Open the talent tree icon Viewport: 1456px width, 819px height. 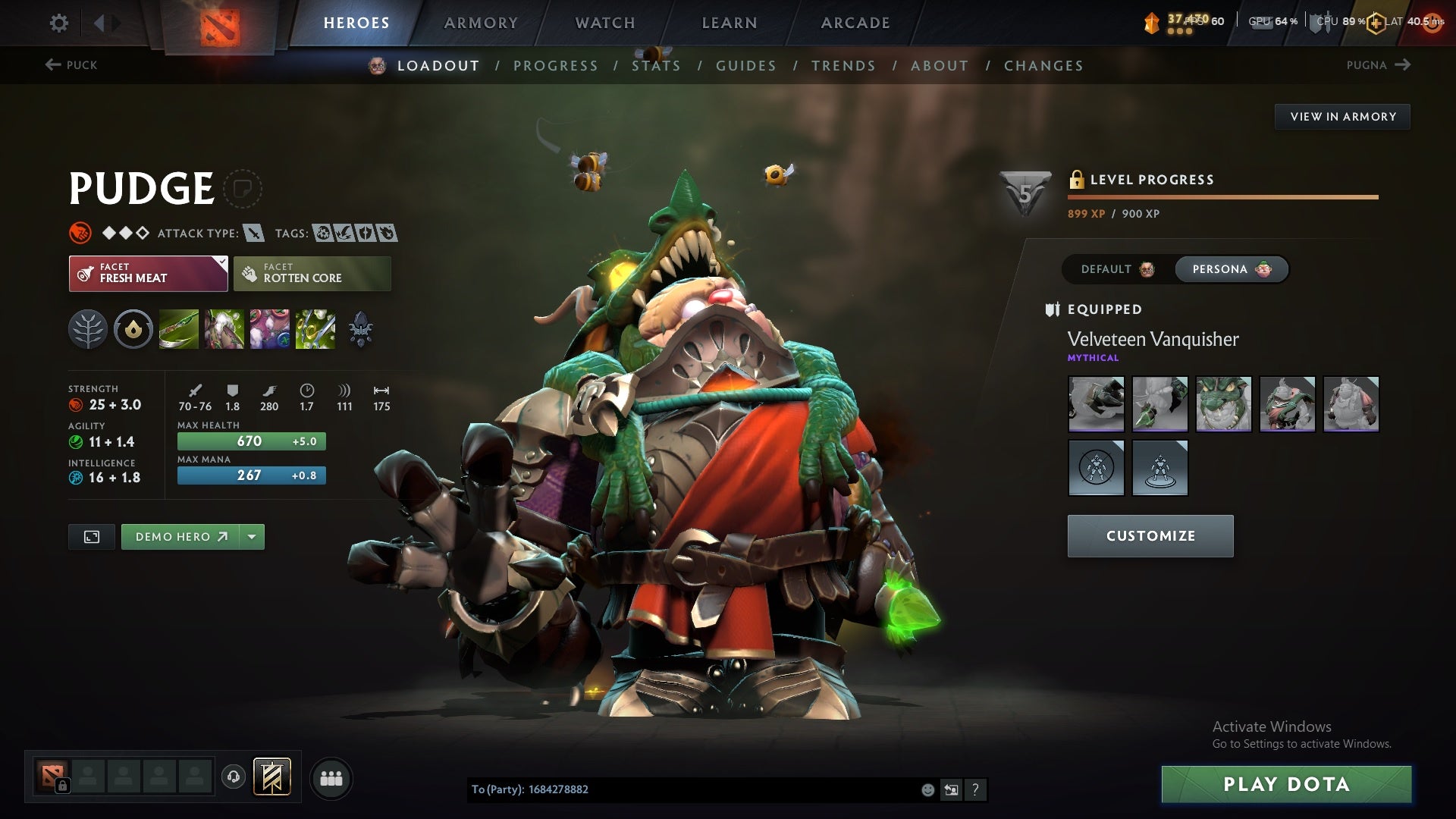[88, 328]
